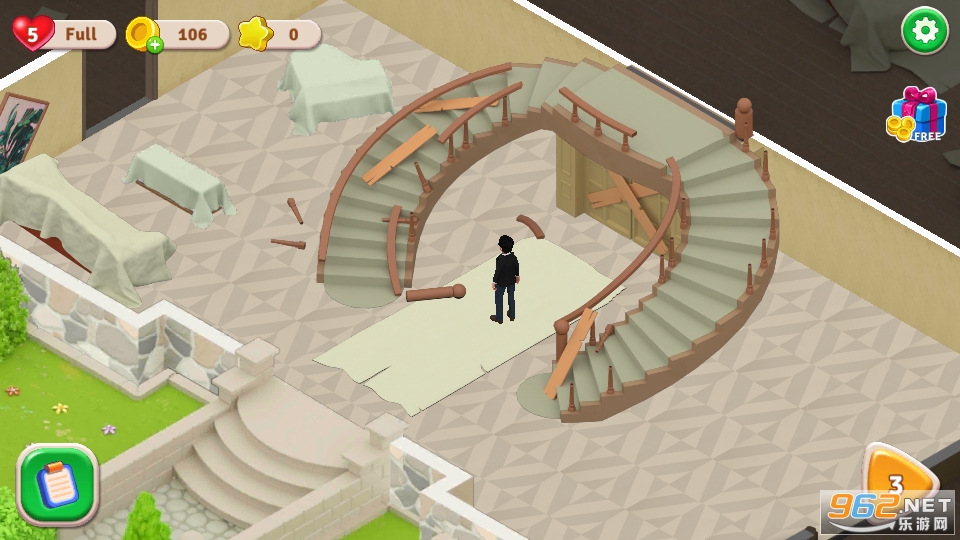The image size is (960, 540).
Task: Add coins with the green plus icon
Action: 151,45
